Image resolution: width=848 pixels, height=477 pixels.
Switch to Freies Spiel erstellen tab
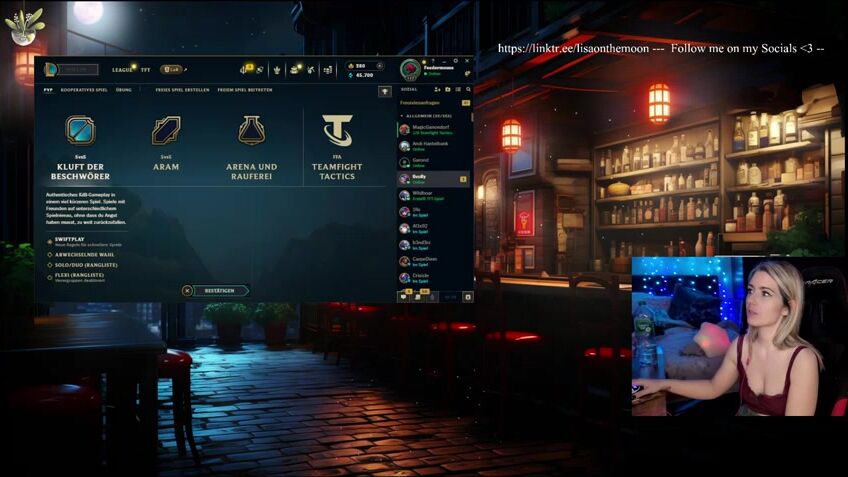tap(182, 90)
